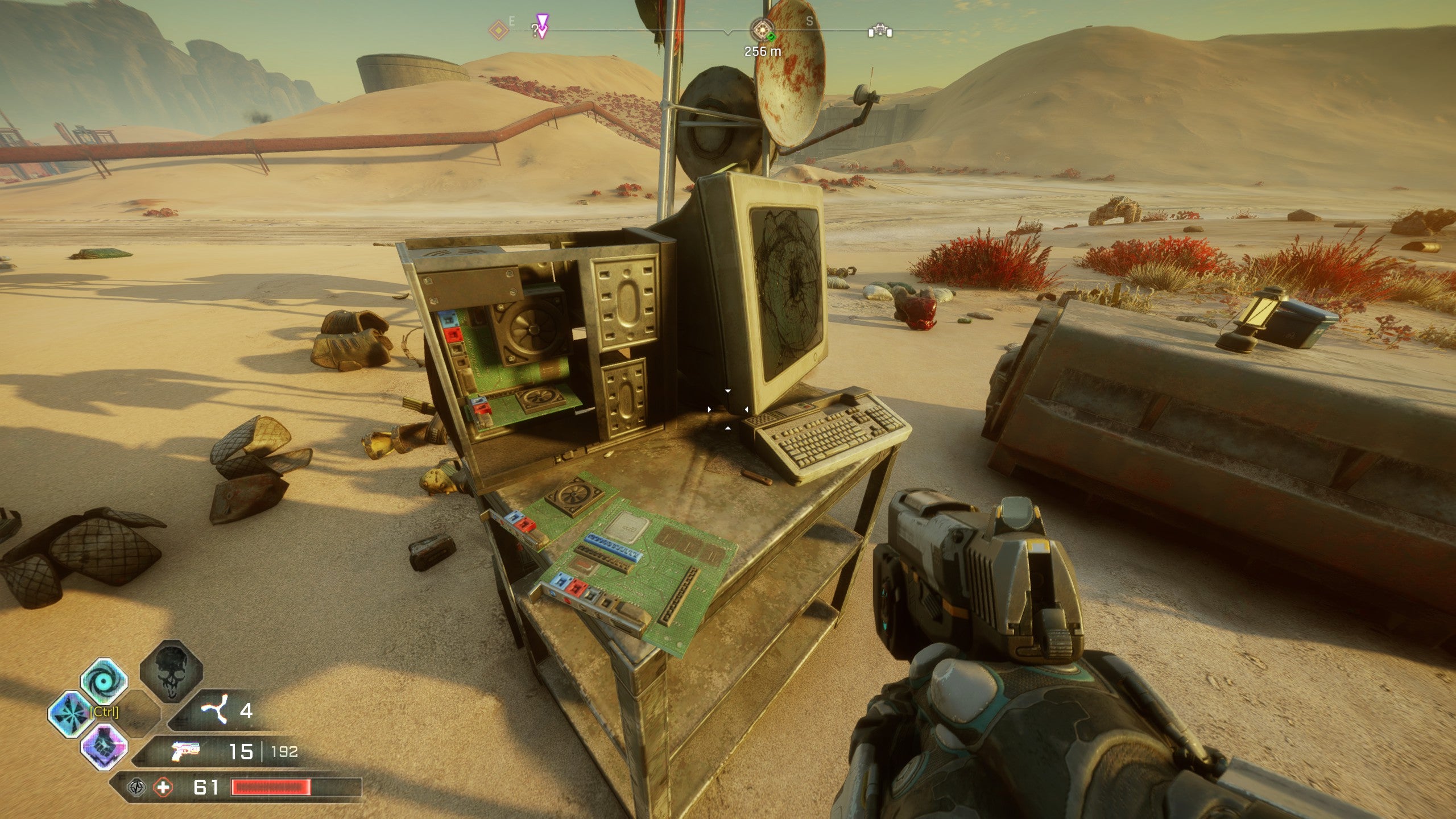Choose the wingstick boomerang icon
1456x819 pixels.
coord(214,711)
